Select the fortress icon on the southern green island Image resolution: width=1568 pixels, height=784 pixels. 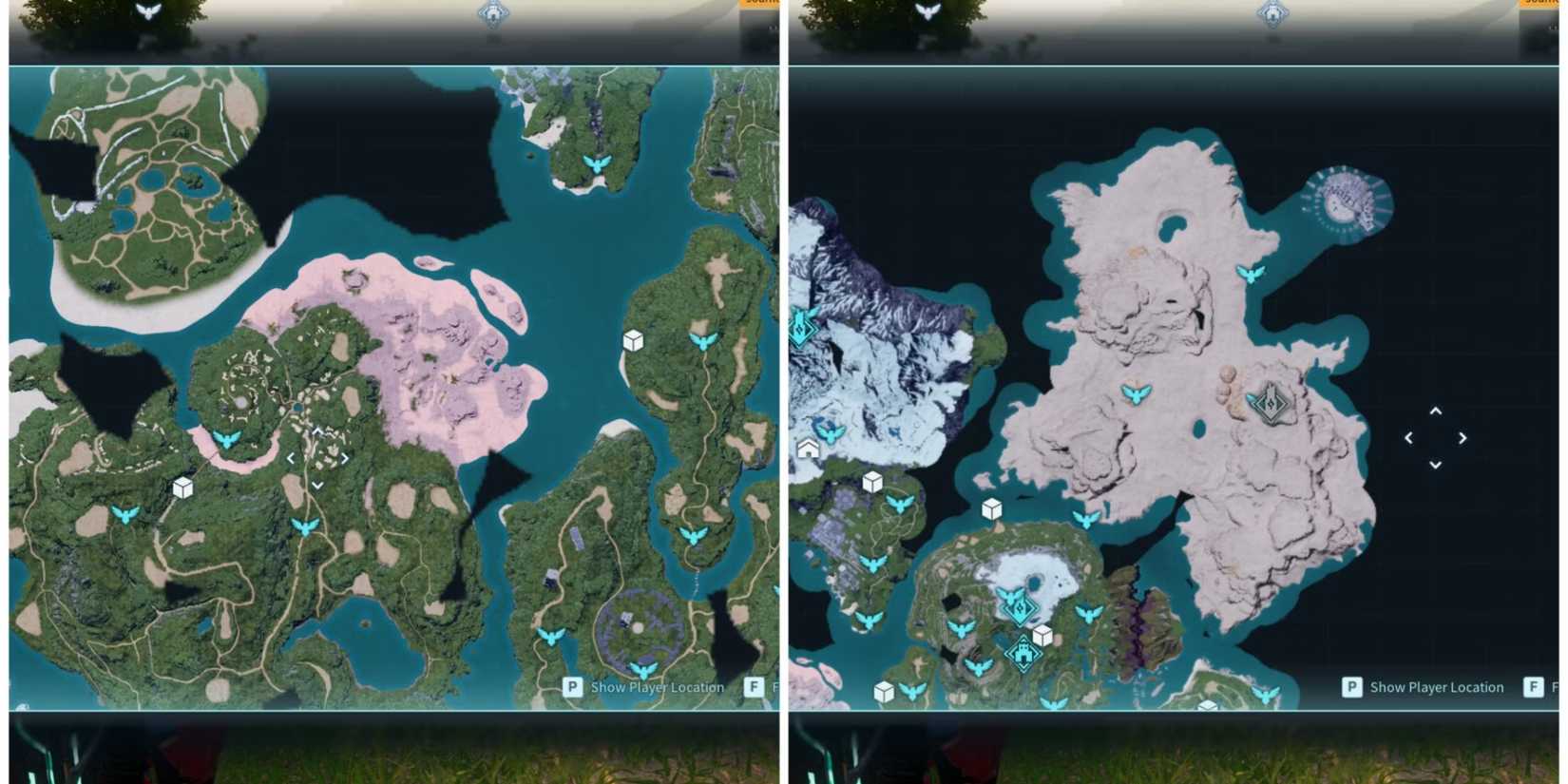tap(1023, 654)
